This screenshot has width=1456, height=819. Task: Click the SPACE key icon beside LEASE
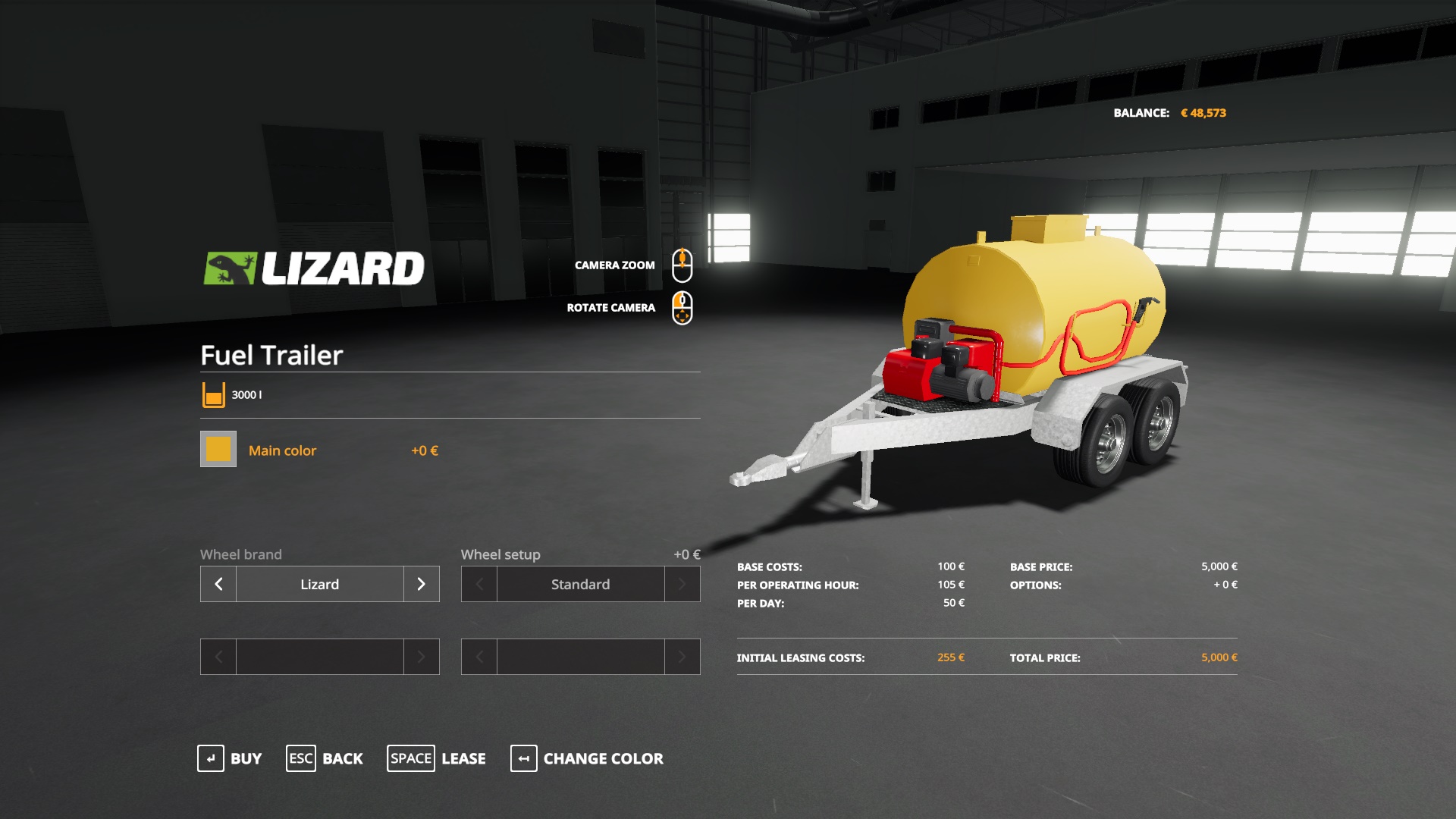(x=410, y=758)
